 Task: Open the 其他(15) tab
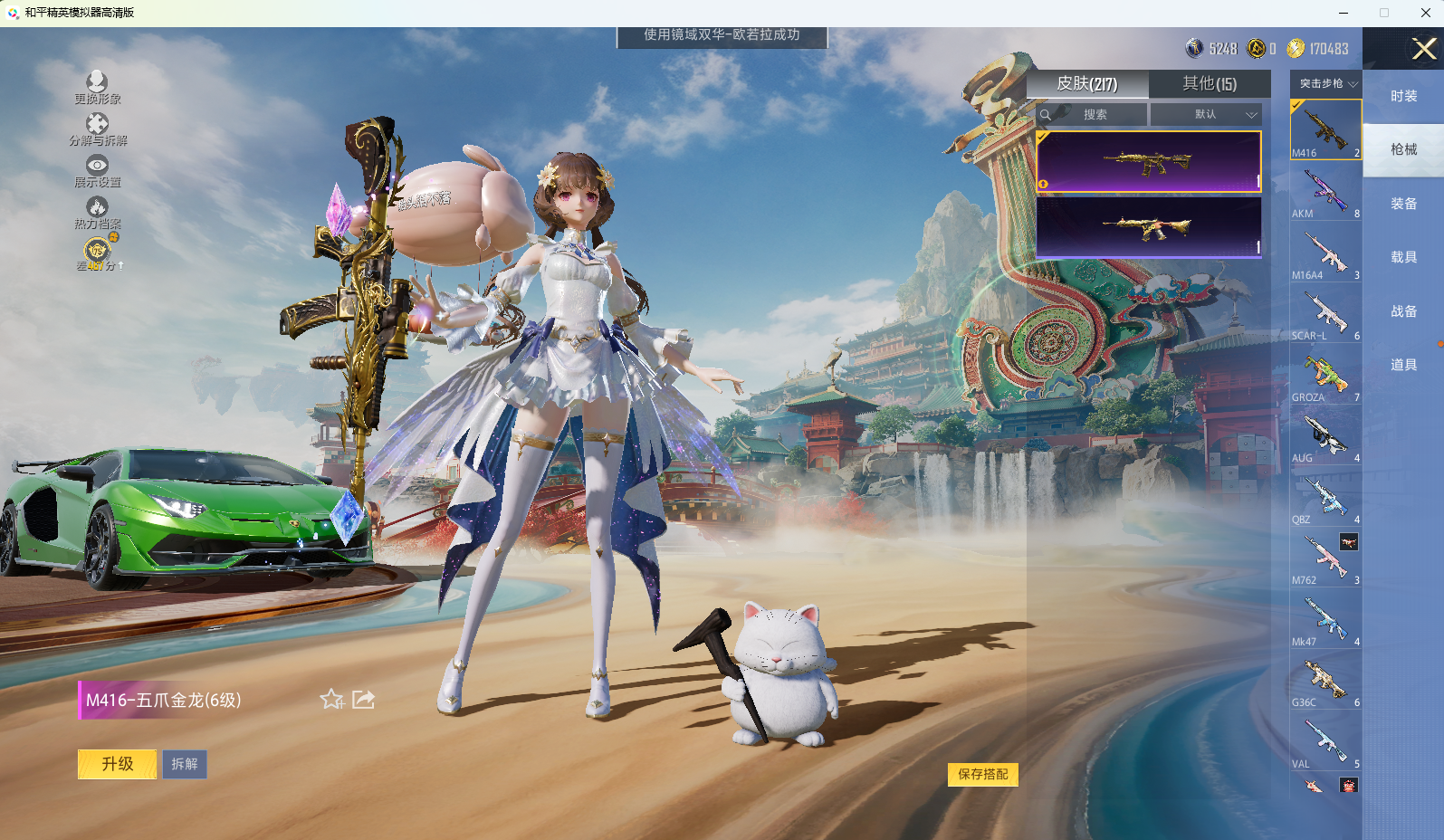coord(1209,84)
